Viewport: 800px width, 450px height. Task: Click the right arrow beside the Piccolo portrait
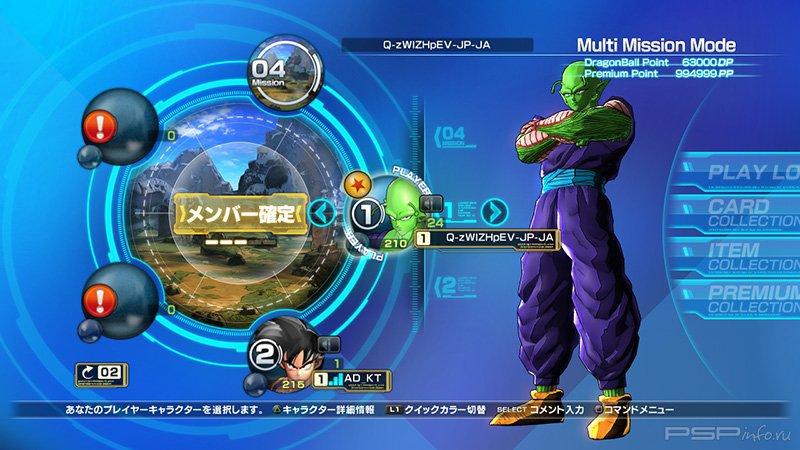pyautogui.click(x=495, y=212)
